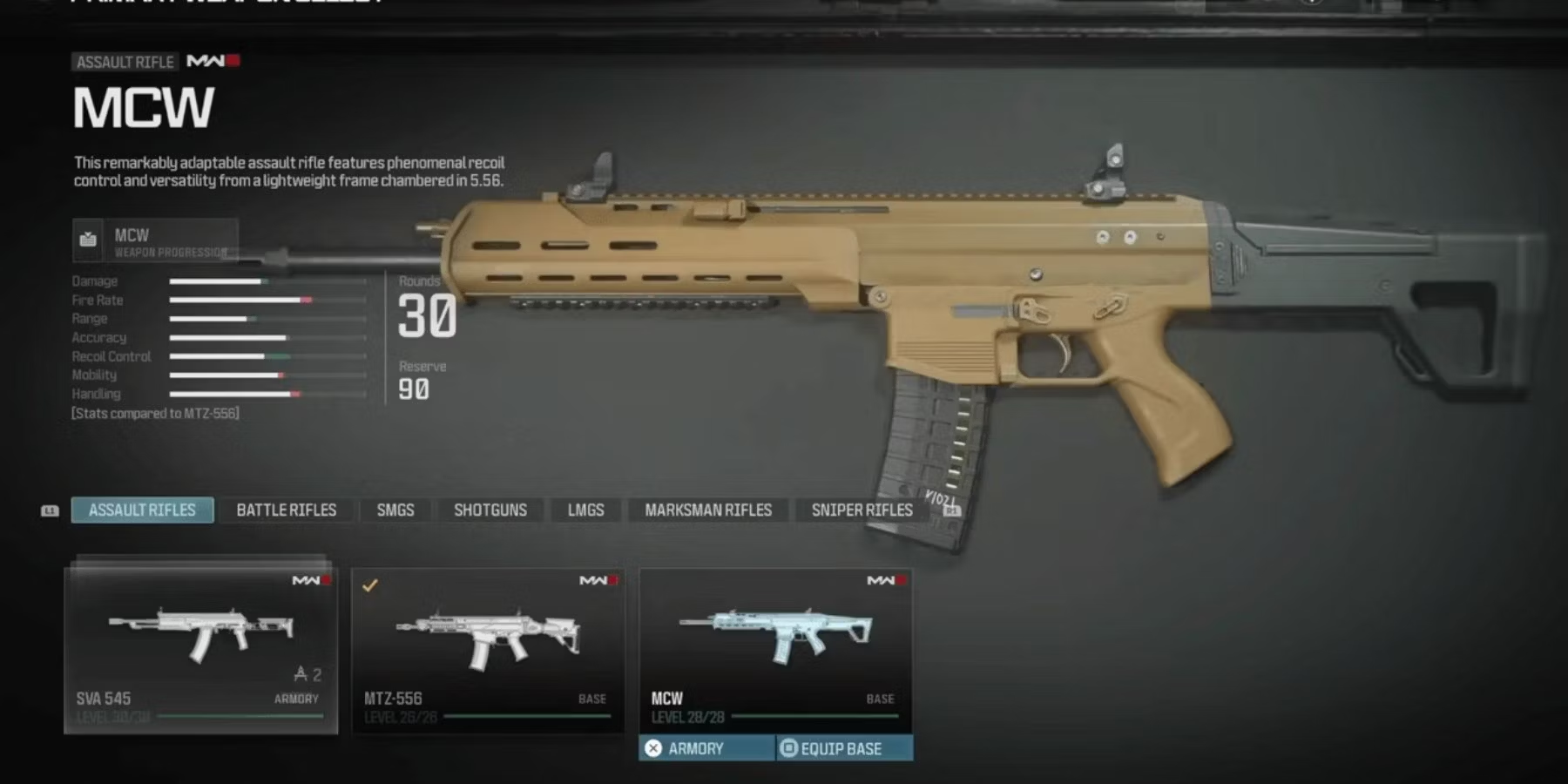
Task: Show the Shotguns category
Action: pyautogui.click(x=490, y=510)
